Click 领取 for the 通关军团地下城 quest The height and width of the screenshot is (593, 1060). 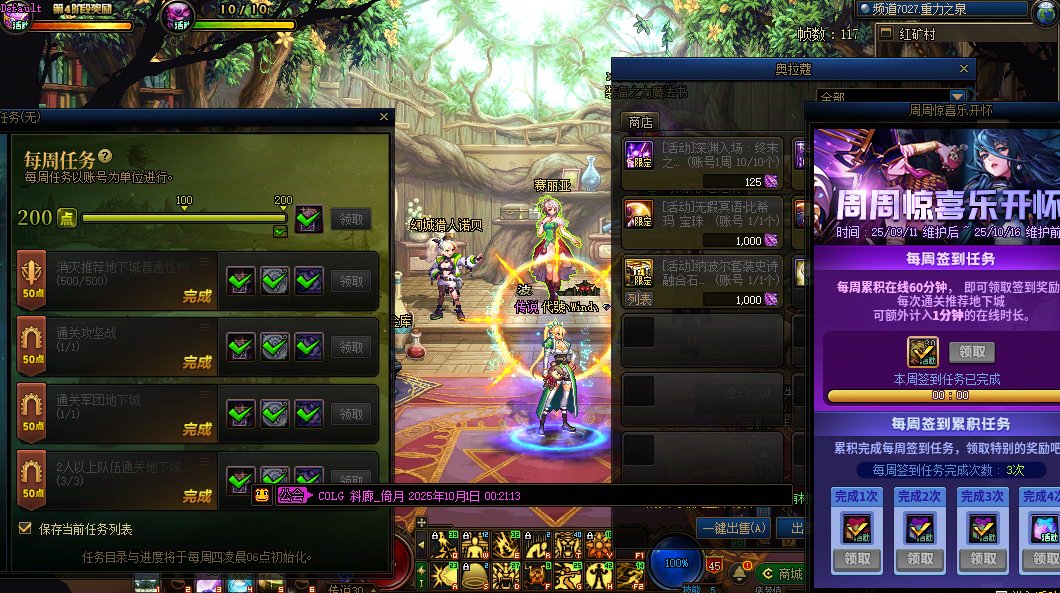[351, 414]
